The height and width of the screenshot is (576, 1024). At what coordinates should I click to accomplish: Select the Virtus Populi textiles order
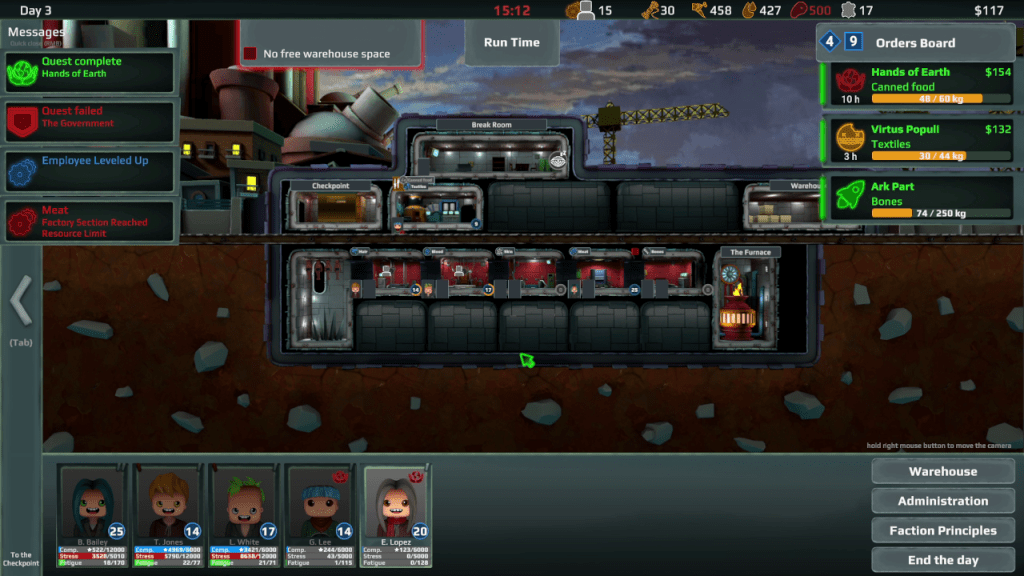pyautogui.click(x=920, y=142)
